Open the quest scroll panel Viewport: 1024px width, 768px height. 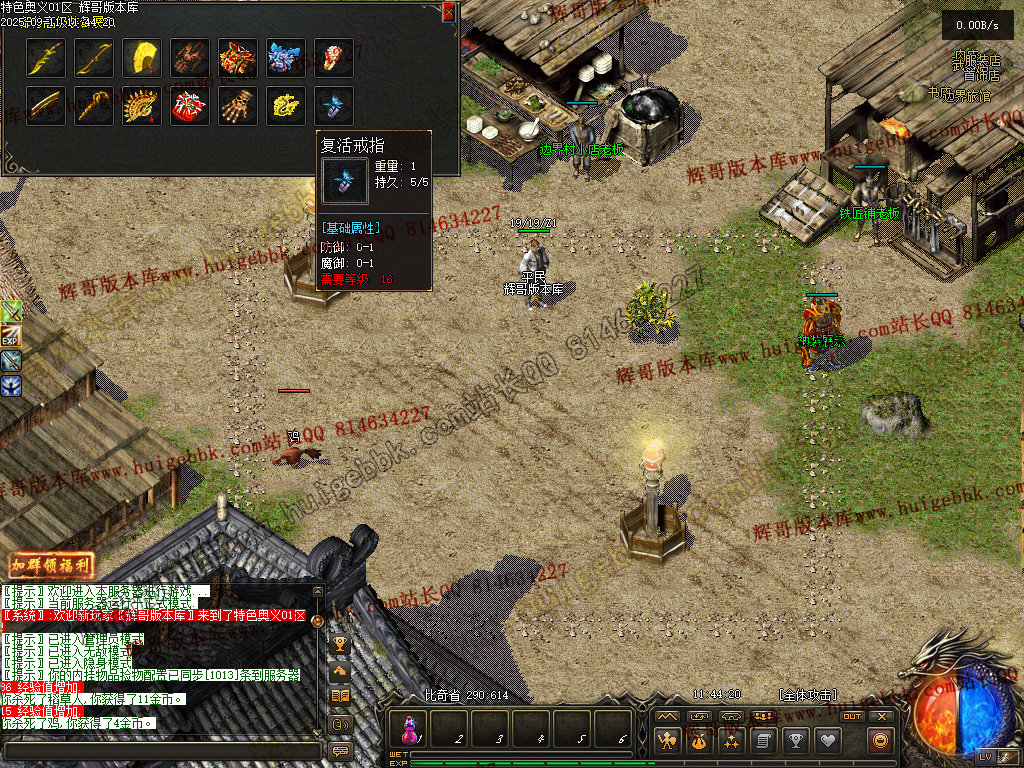tap(764, 740)
